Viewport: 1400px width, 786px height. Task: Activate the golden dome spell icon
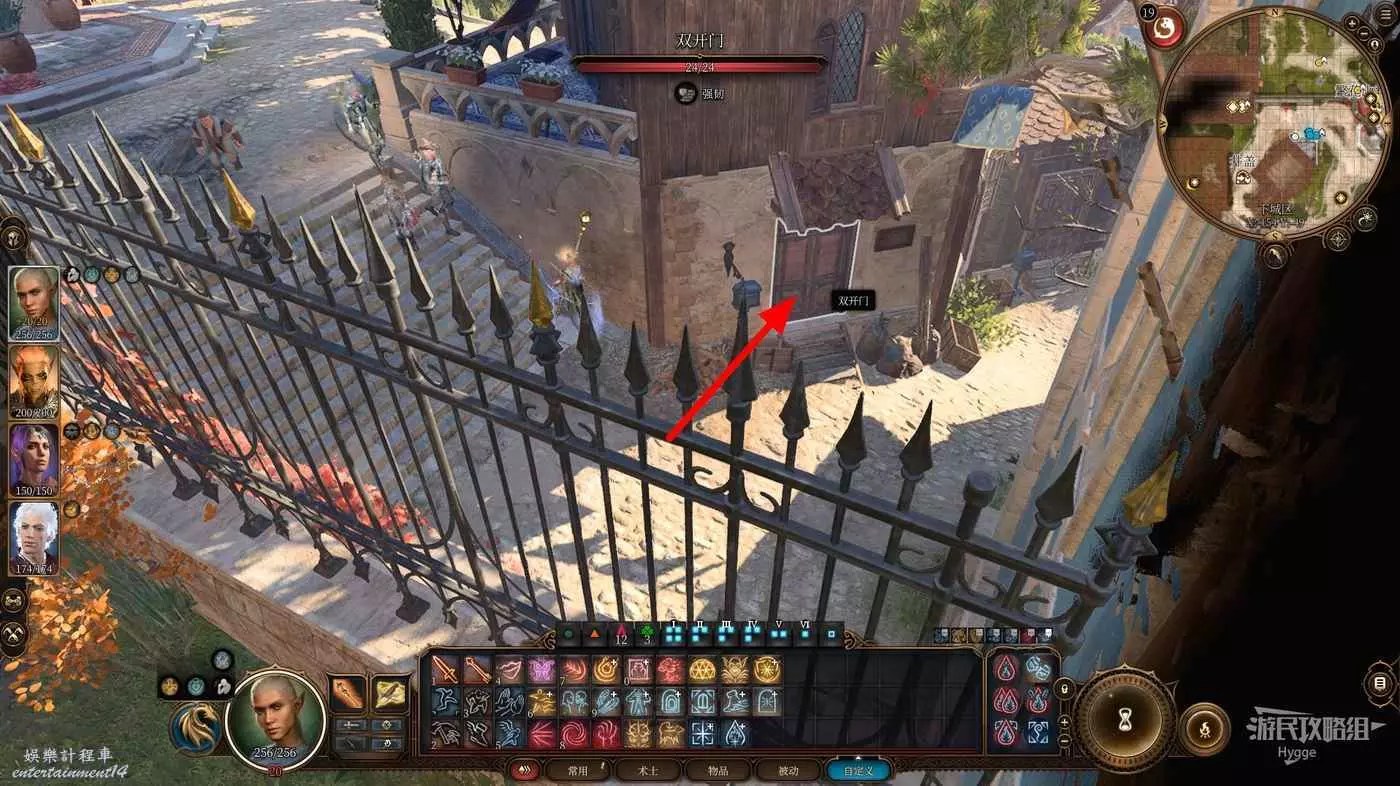pyautogui.click(x=702, y=670)
